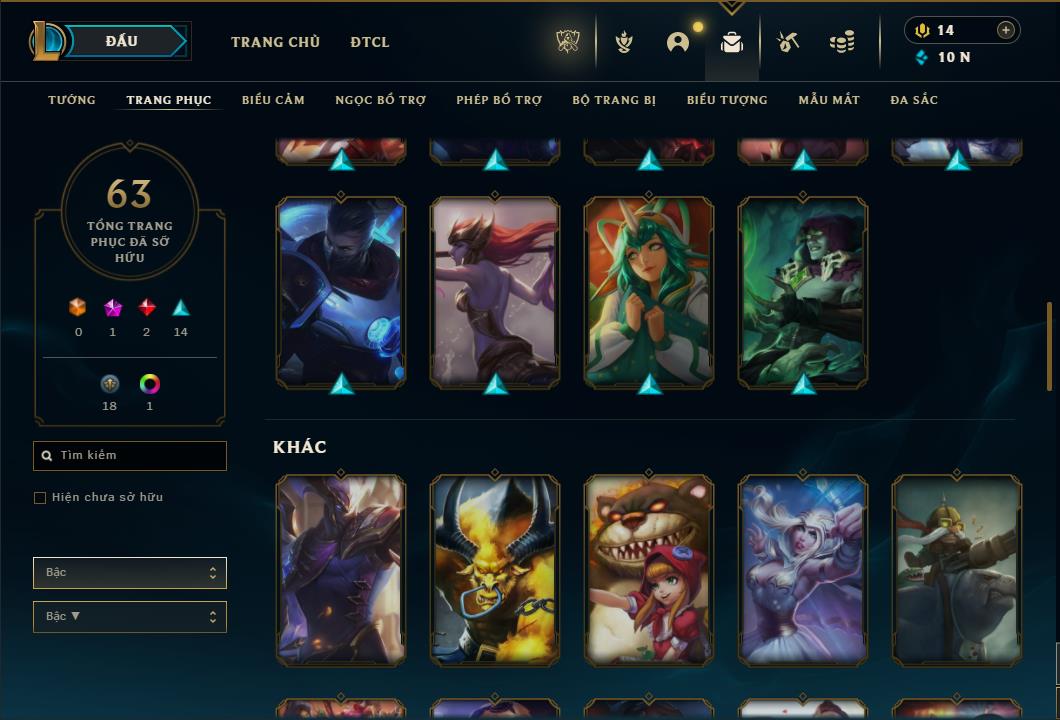Screen dimensions: 1060x720
Task: Show the PHÉP BỔ TRỢ tab
Action: (499, 100)
